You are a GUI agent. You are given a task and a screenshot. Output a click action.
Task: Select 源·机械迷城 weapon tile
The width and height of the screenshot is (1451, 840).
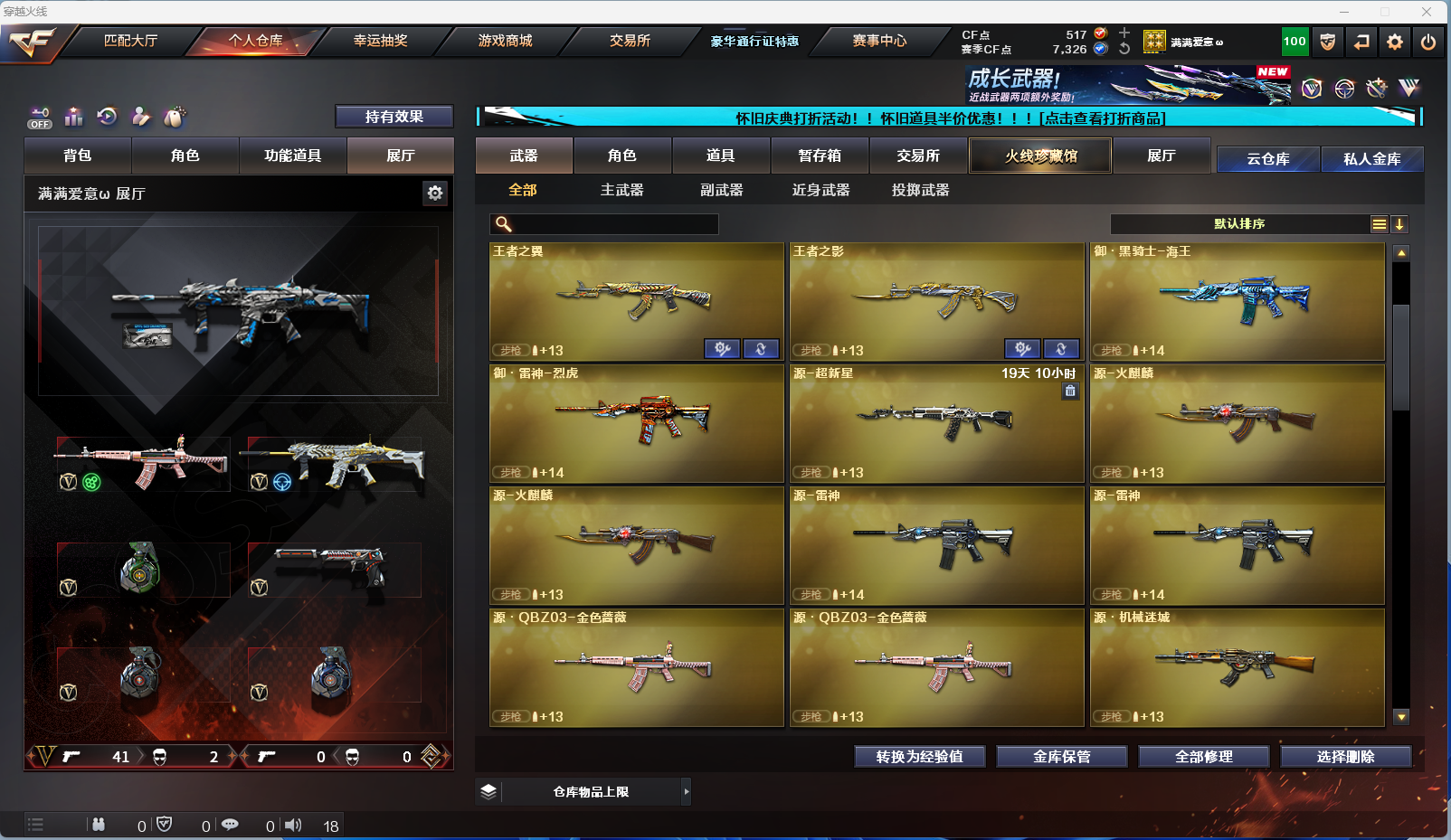1237,667
